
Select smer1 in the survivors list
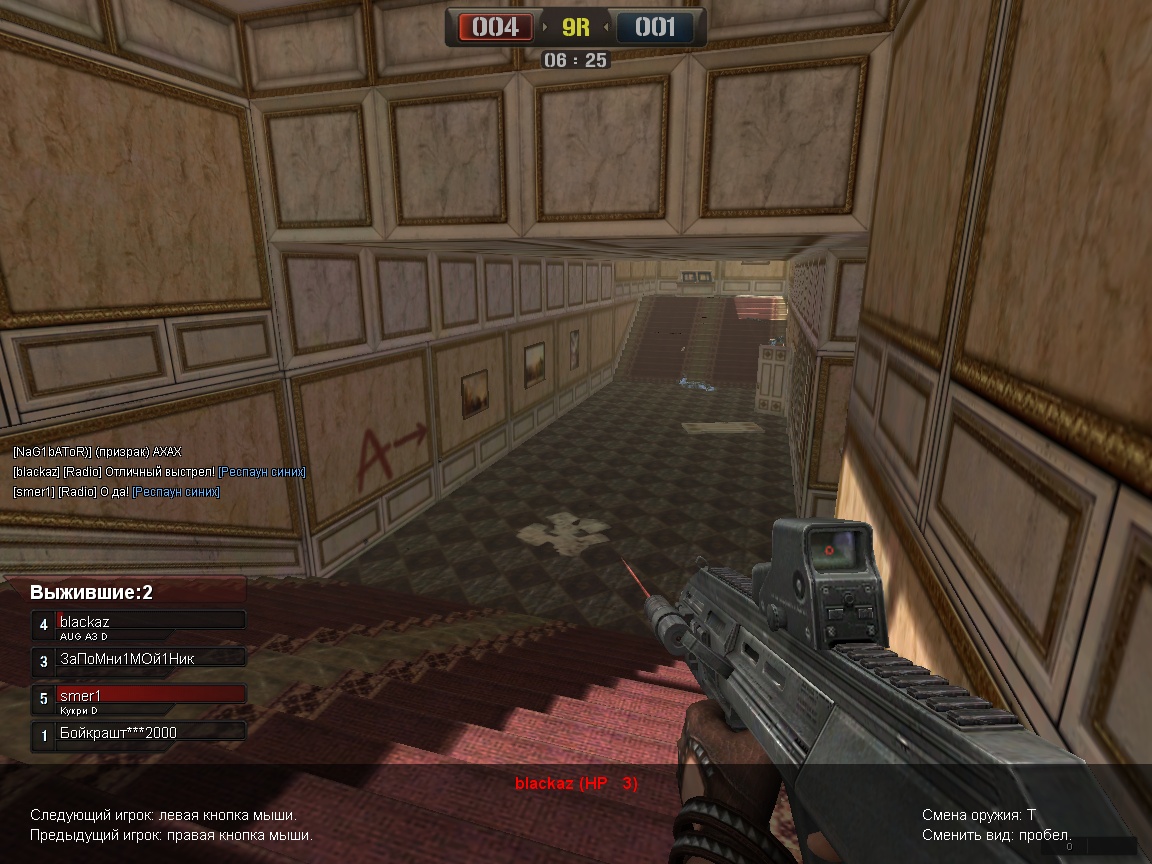coord(139,697)
